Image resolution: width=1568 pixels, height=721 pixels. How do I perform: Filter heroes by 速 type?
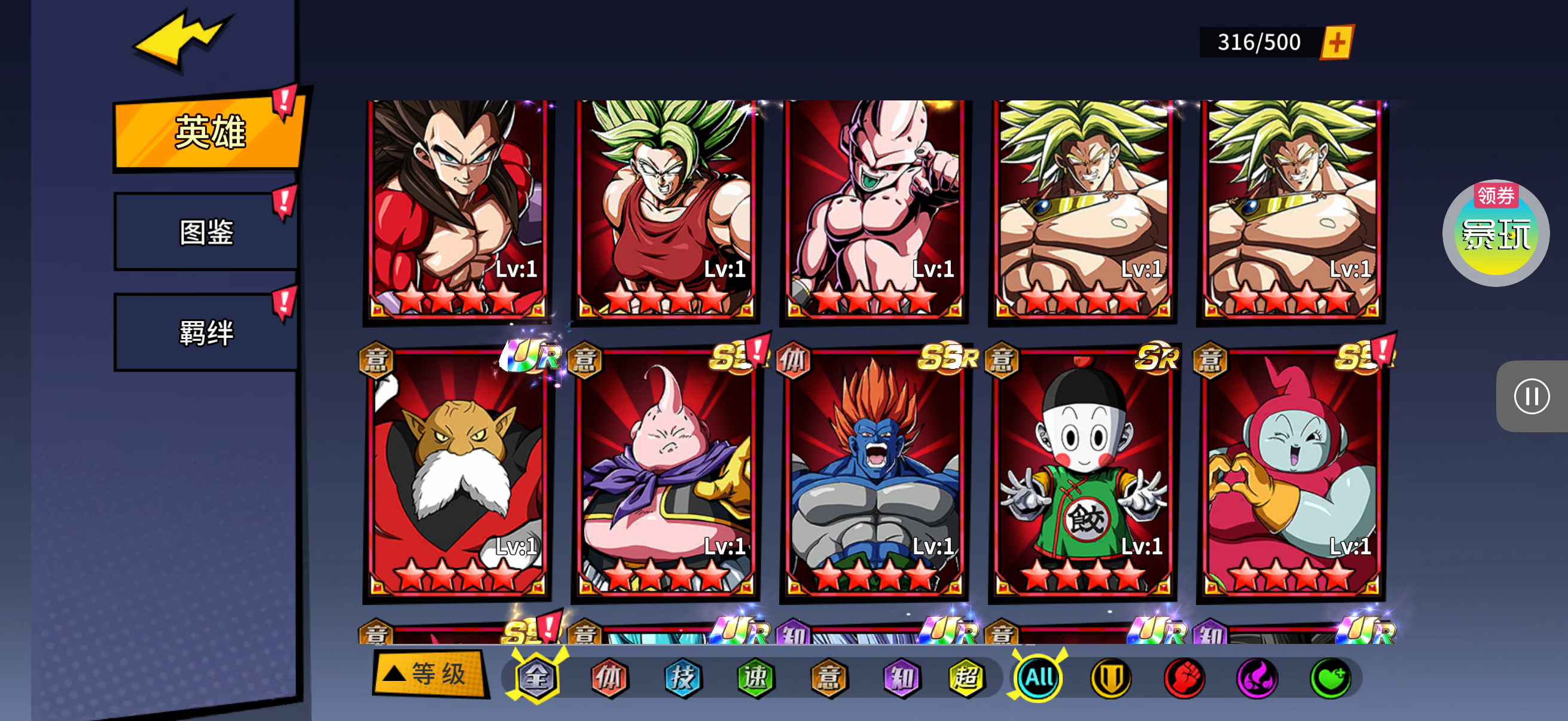(755, 677)
